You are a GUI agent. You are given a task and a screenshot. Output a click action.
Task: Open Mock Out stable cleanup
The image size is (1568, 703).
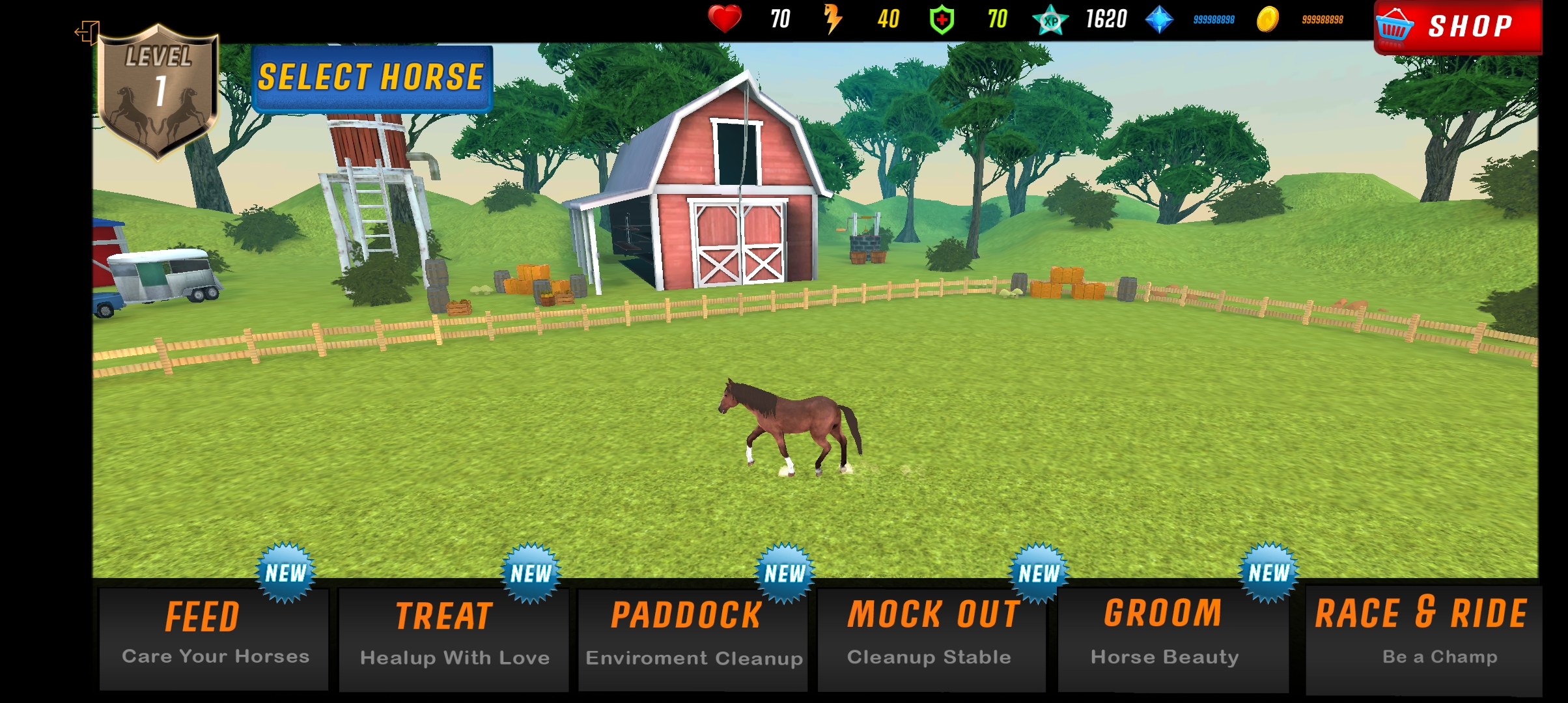click(x=931, y=638)
